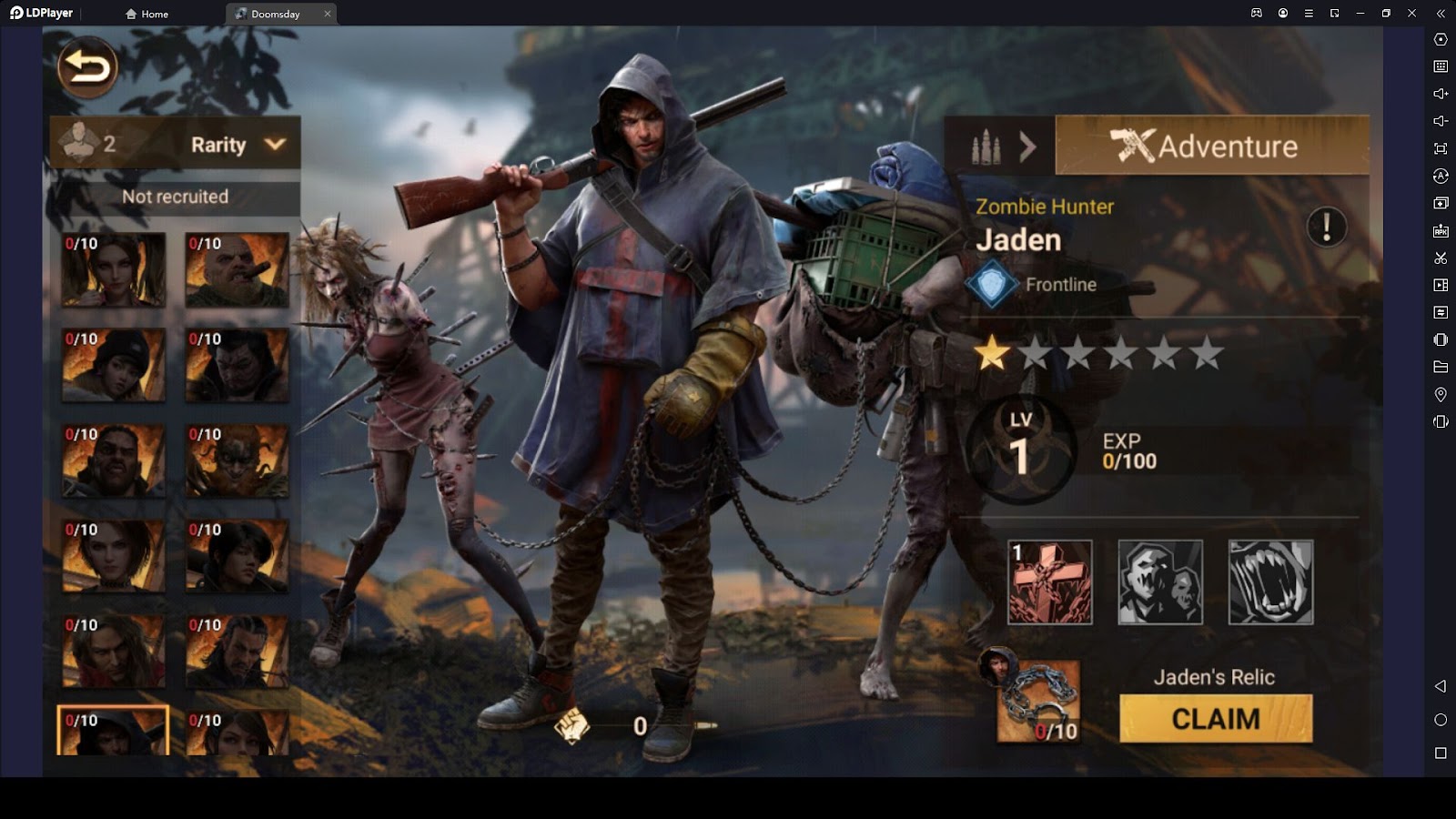Claim Jaden's Relic
1456x819 pixels.
click(1216, 719)
